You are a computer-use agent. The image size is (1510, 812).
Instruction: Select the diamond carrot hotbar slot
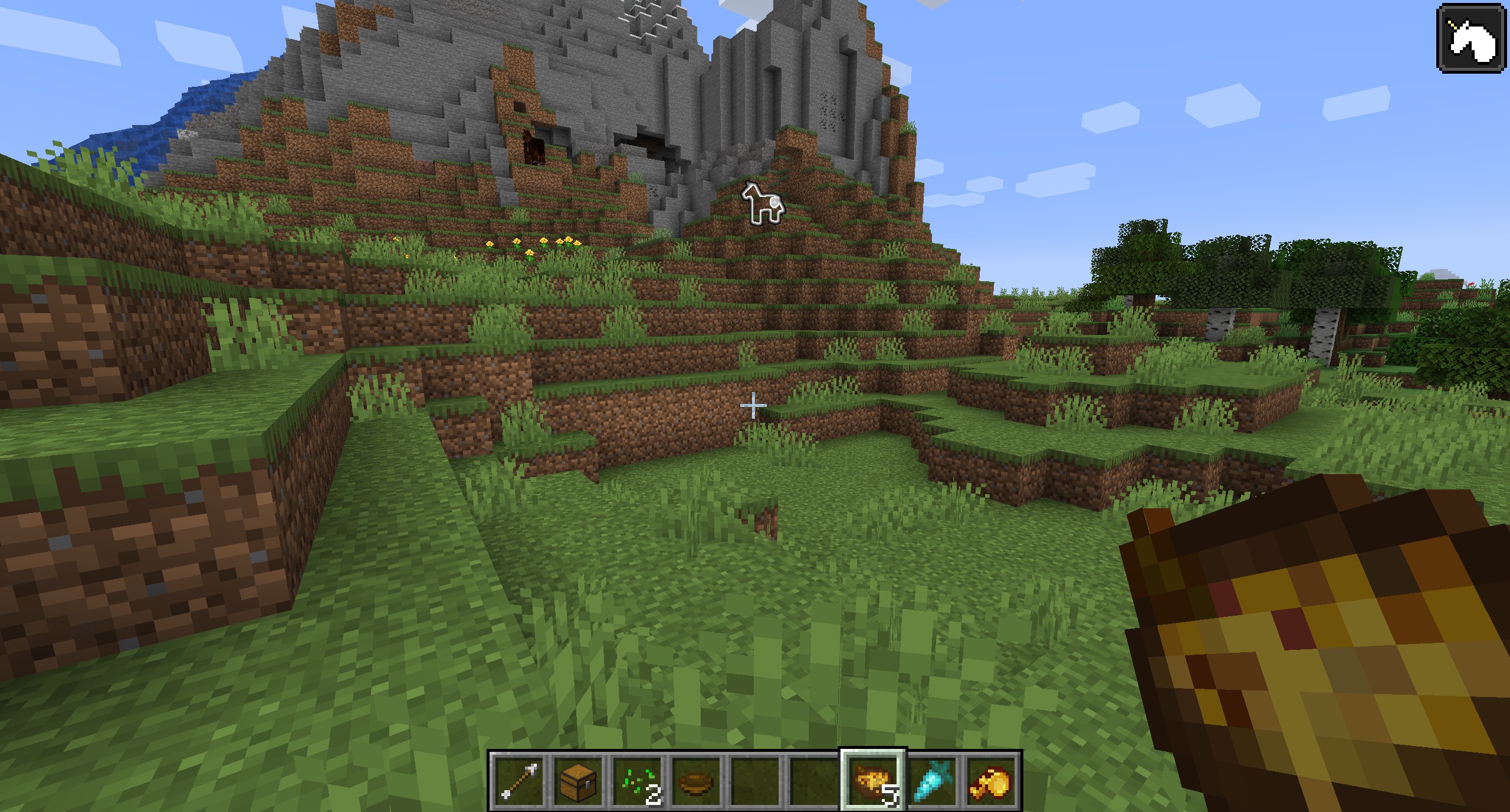tap(933, 781)
